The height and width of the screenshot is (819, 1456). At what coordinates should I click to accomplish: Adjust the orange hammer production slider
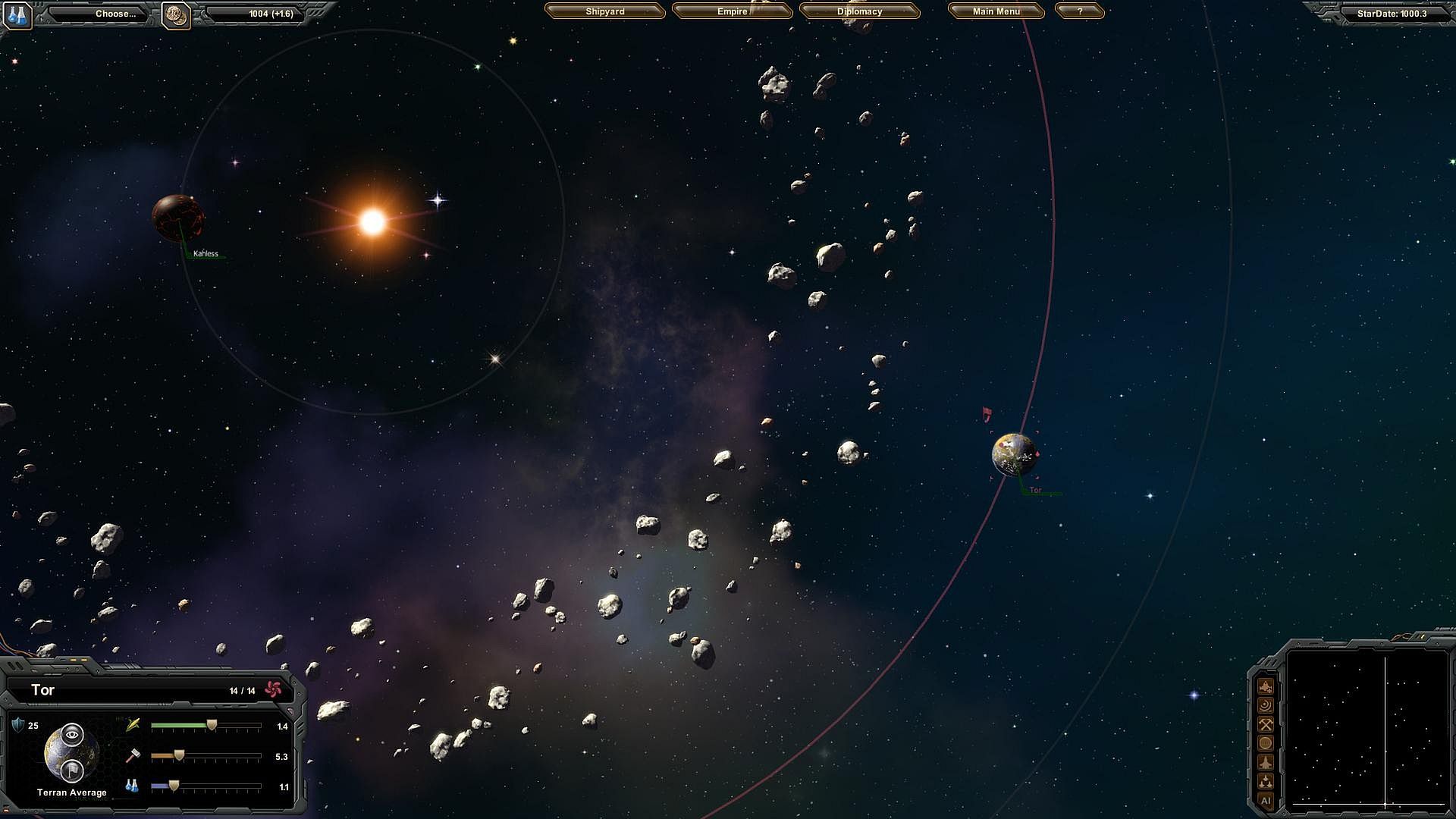[179, 756]
